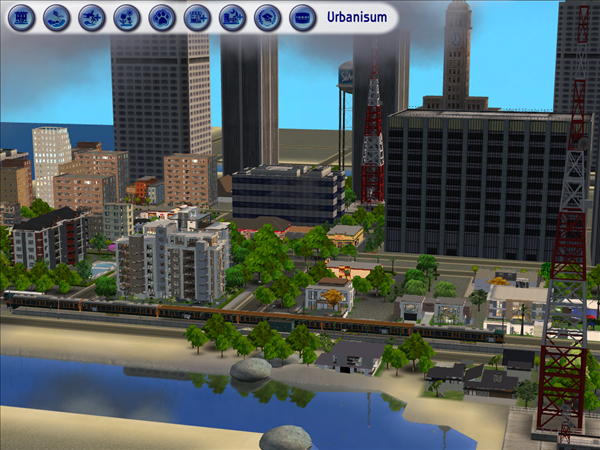The height and width of the screenshot is (450, 600).
Task: Choose the flowers and sun icon
Action: pyautogui.click(x=127, y=17)
